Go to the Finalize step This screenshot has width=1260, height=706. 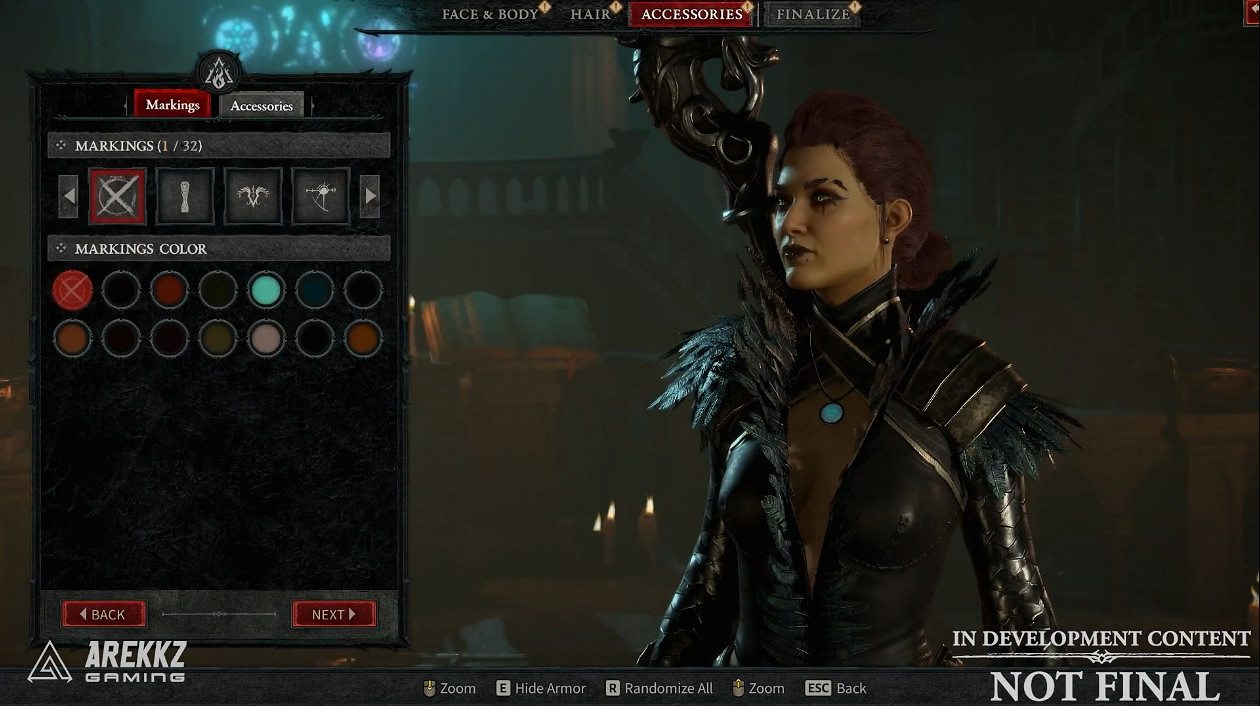[812, 14]
